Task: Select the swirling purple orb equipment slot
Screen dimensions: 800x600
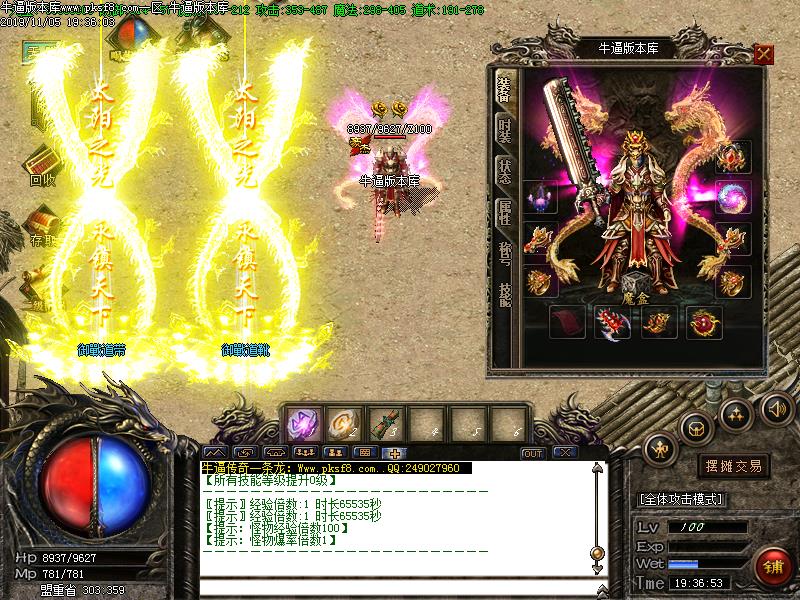Action: (x=733, y=197)
